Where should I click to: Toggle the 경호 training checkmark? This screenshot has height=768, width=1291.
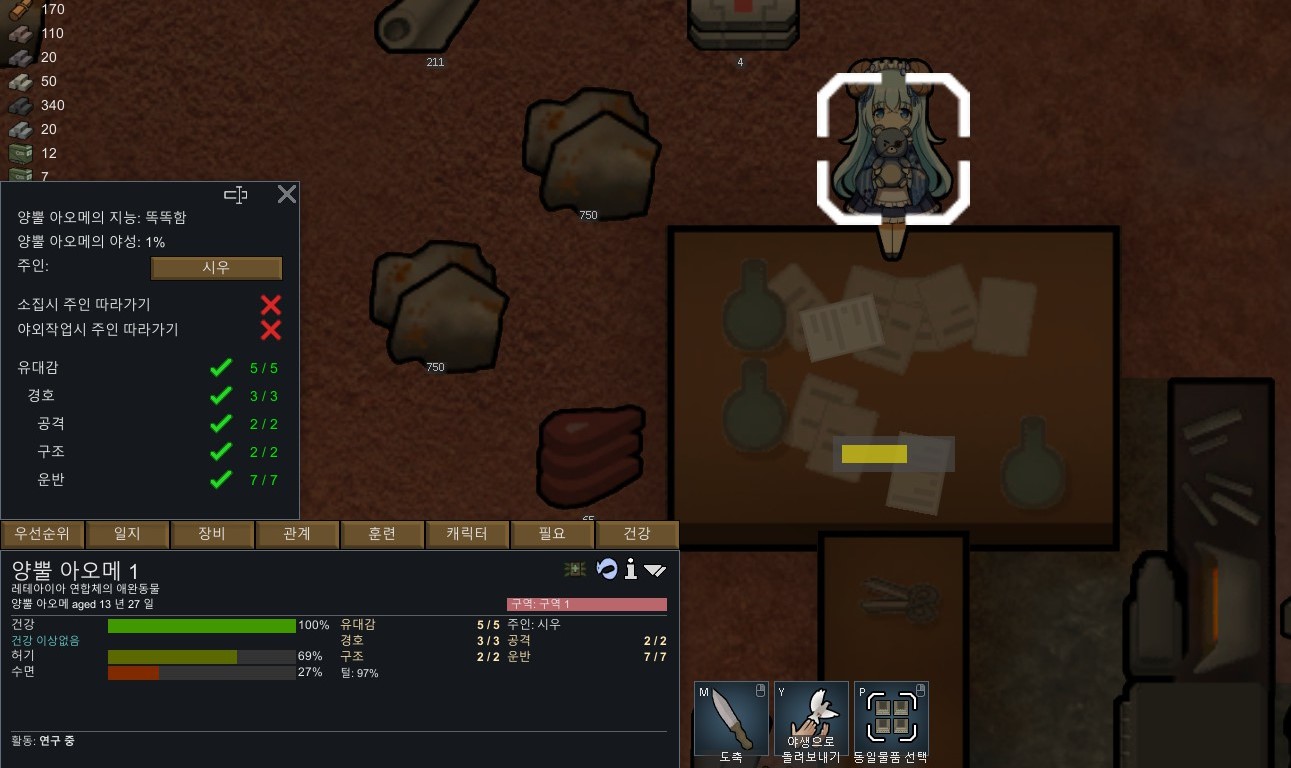[x=221, y=396]
